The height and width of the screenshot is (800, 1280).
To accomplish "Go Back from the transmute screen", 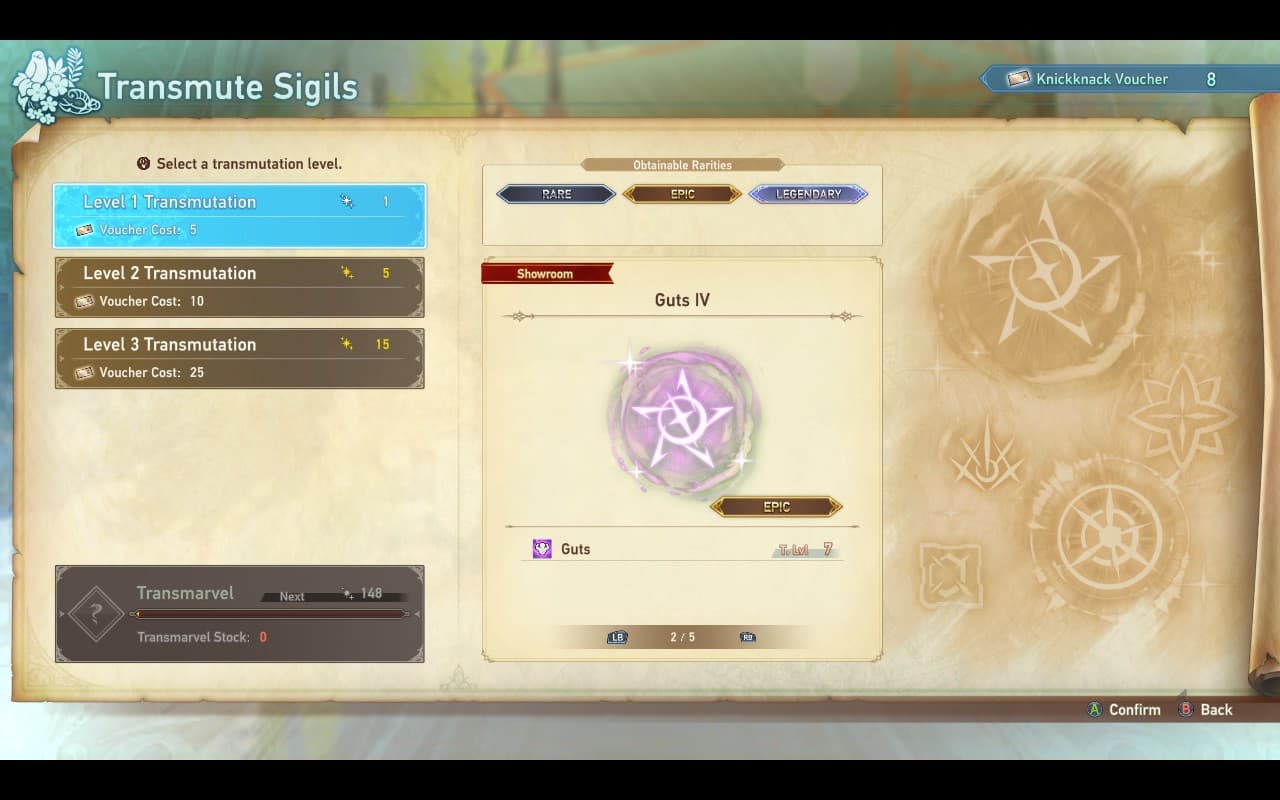I will click(x=1215, y=709).
